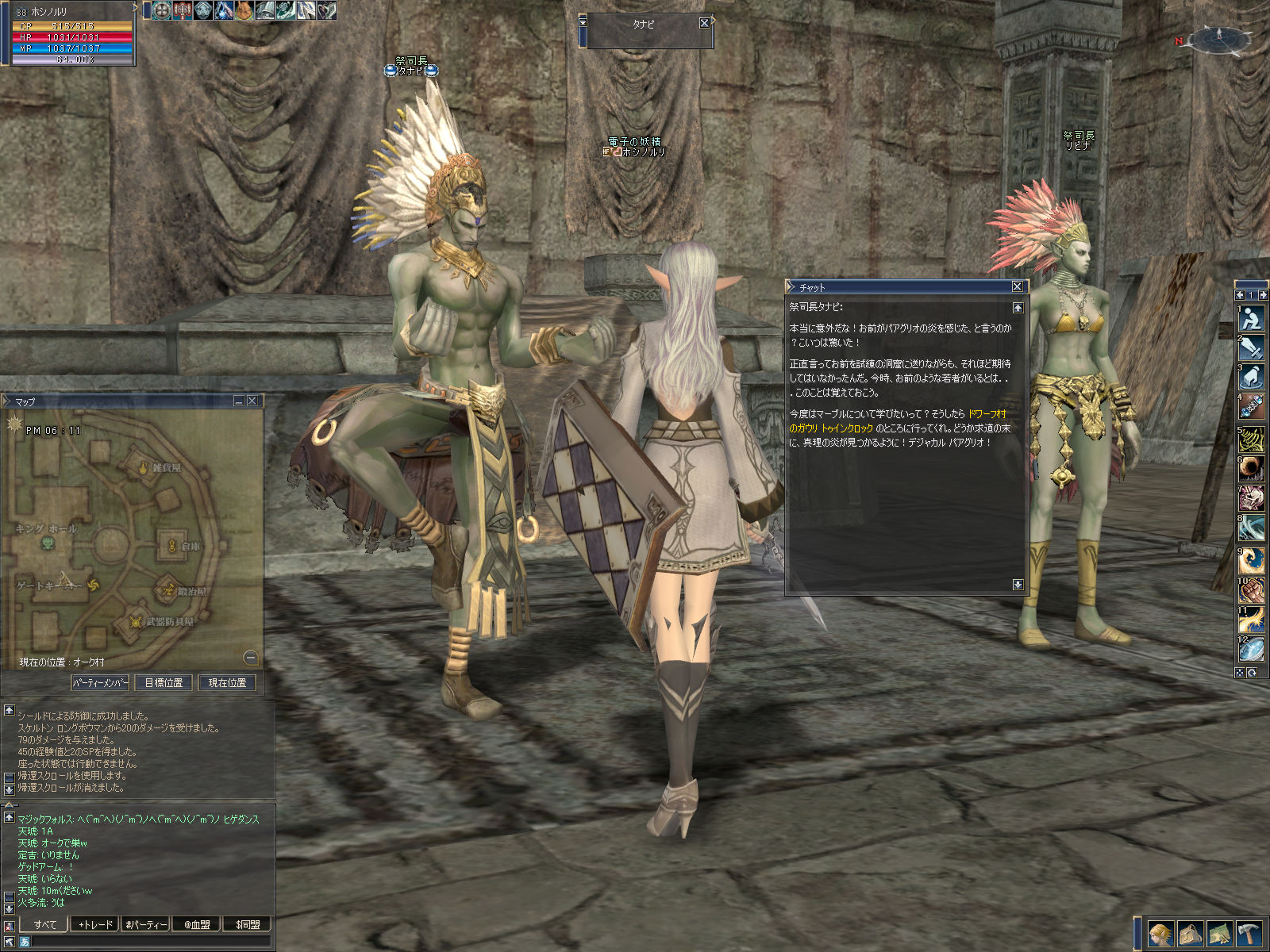Use the sit/stand action in slot 1
This screenshot has height=952, width=1270.
click(1252, 318)
